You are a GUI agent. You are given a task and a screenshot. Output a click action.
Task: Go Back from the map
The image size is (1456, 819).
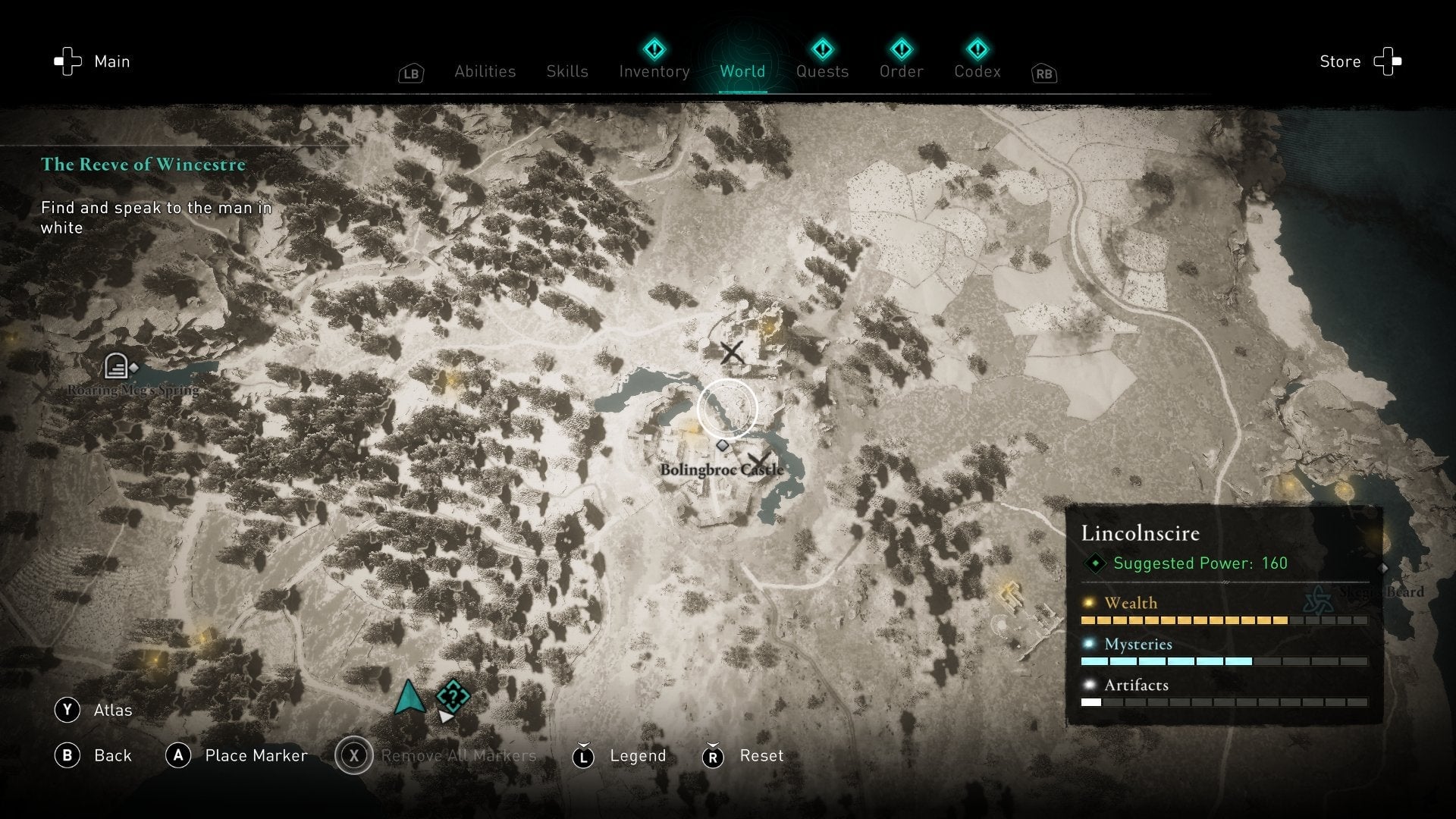pos(93,755)
